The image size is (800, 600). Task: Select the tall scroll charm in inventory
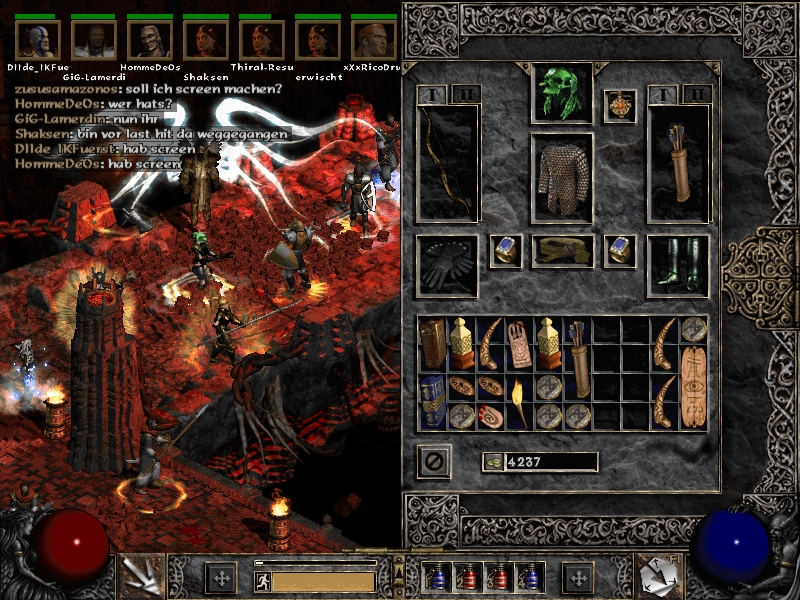[x=693, y=372]
